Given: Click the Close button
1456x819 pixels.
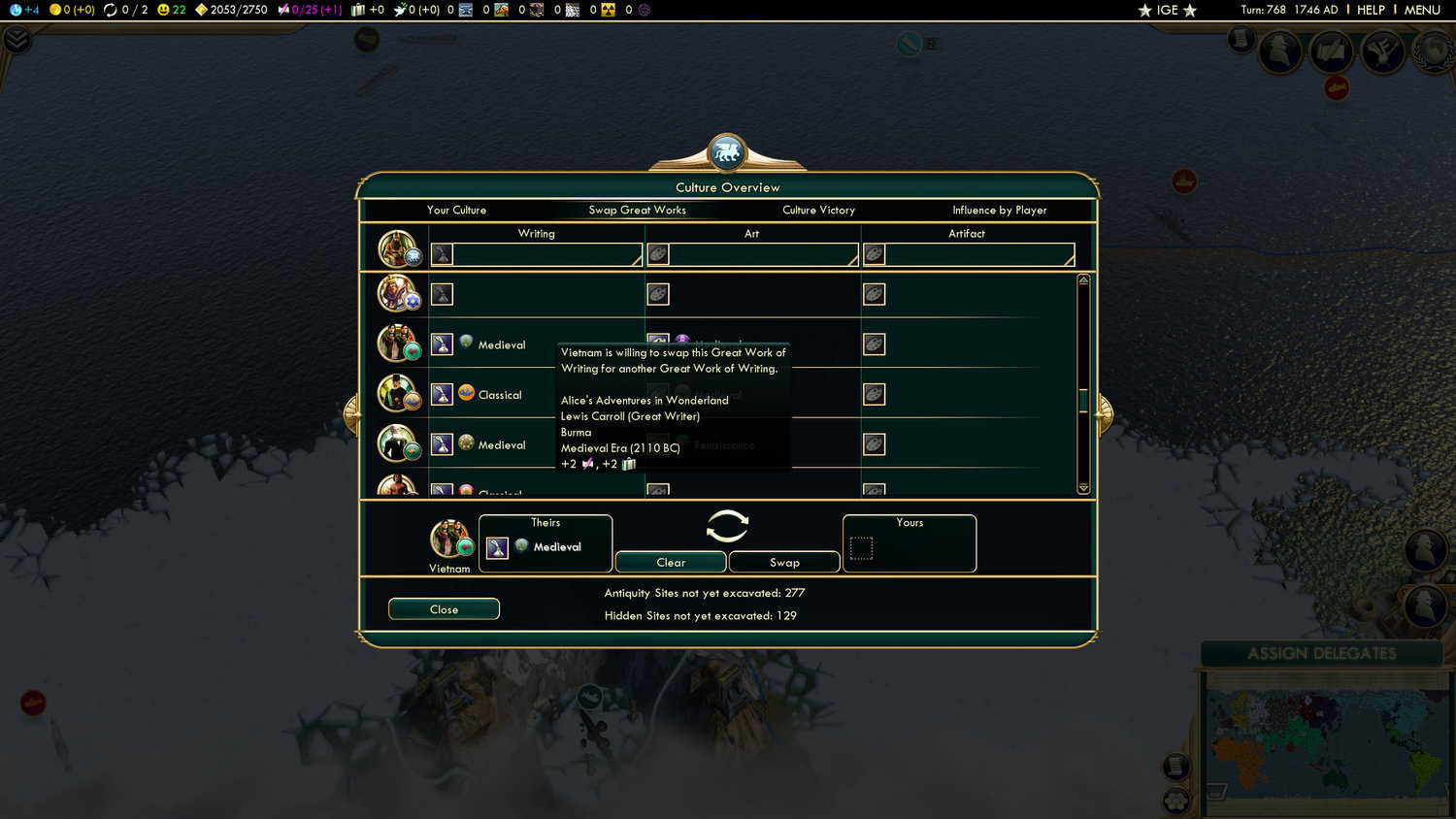Looking at the screenshot, I should pyautogui.click(x=444, y=608).
